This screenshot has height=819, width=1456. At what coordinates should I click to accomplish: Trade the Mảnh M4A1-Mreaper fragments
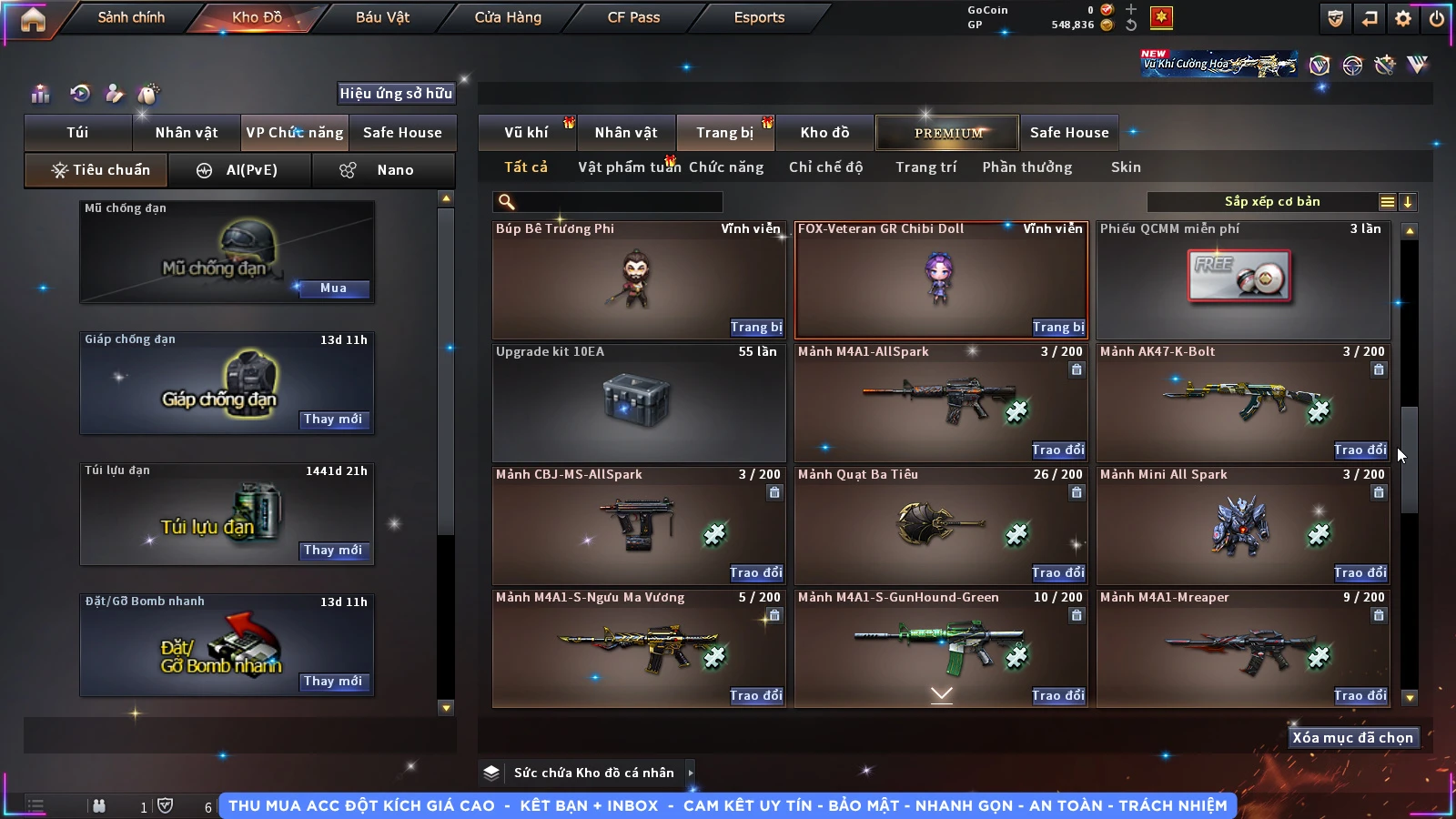[1360, 696]
